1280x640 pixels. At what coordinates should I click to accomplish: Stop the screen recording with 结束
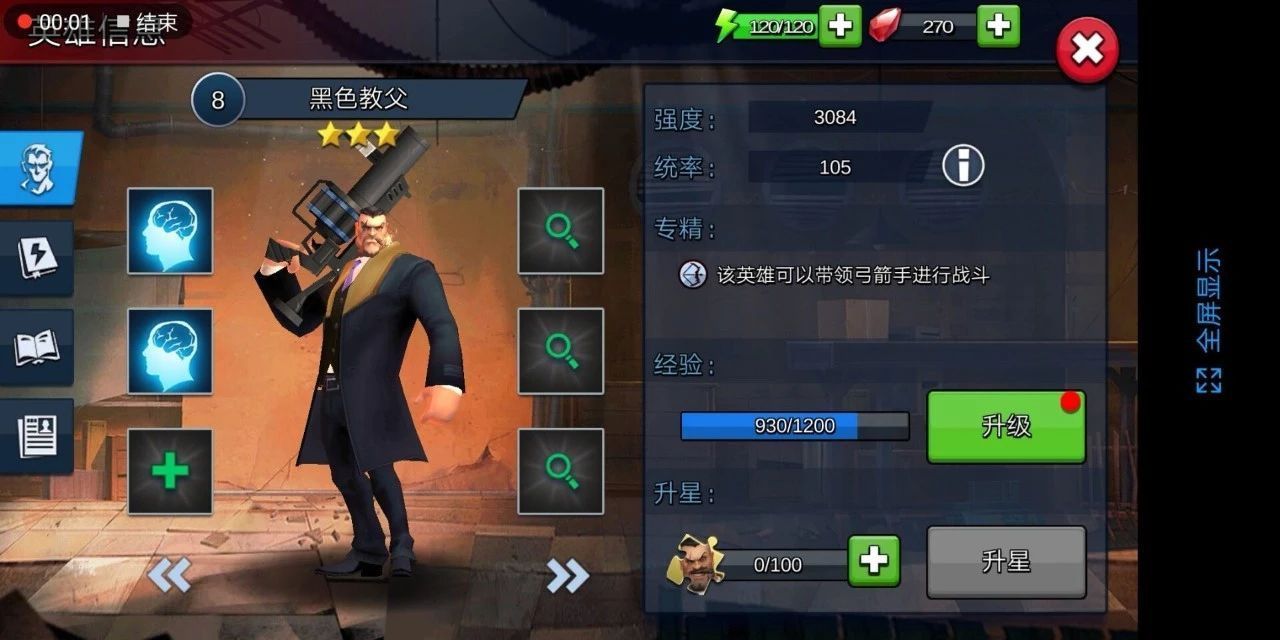tap(147, 22)
